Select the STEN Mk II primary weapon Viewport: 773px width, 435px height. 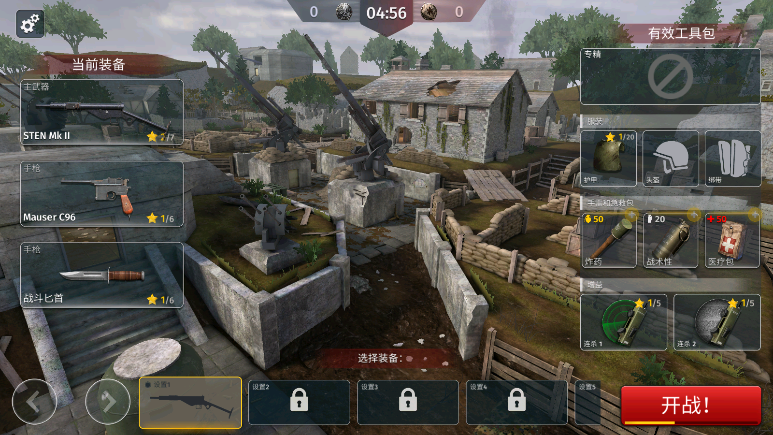[x=102, y=112]
